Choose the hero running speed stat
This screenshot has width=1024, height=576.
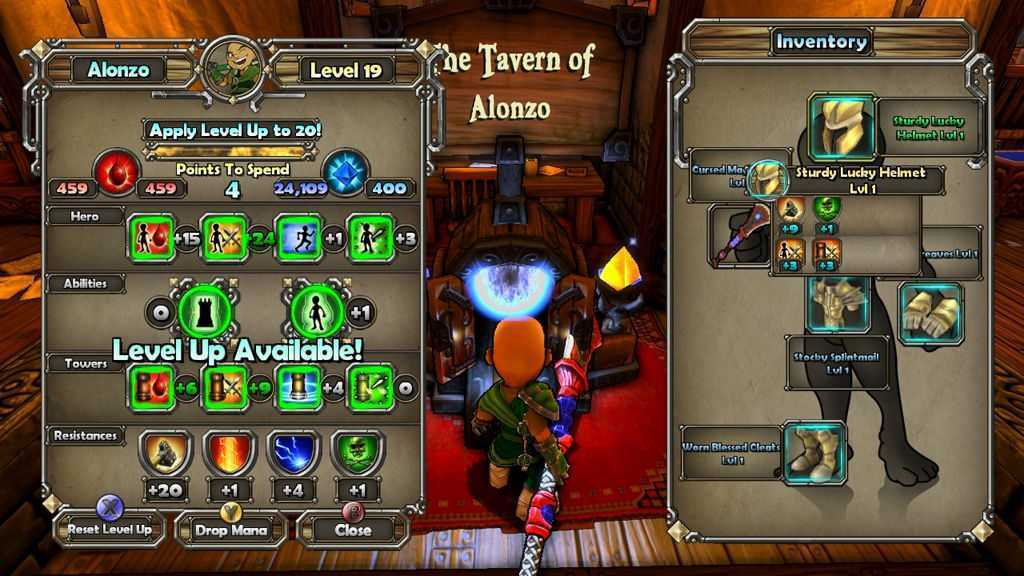[298, 238]
